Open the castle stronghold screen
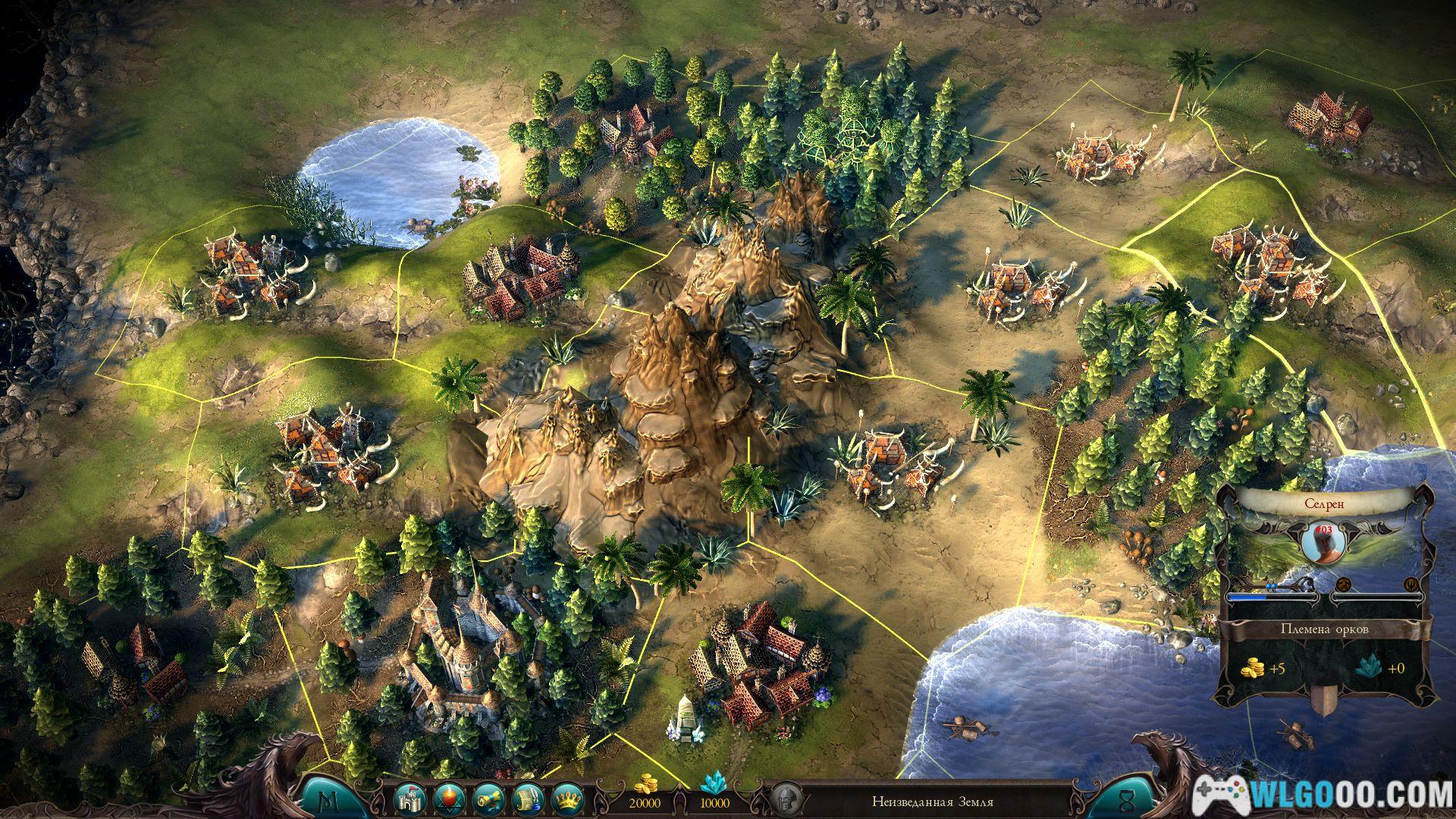This screenshot has width=1456, height=819. coord(408,799)
